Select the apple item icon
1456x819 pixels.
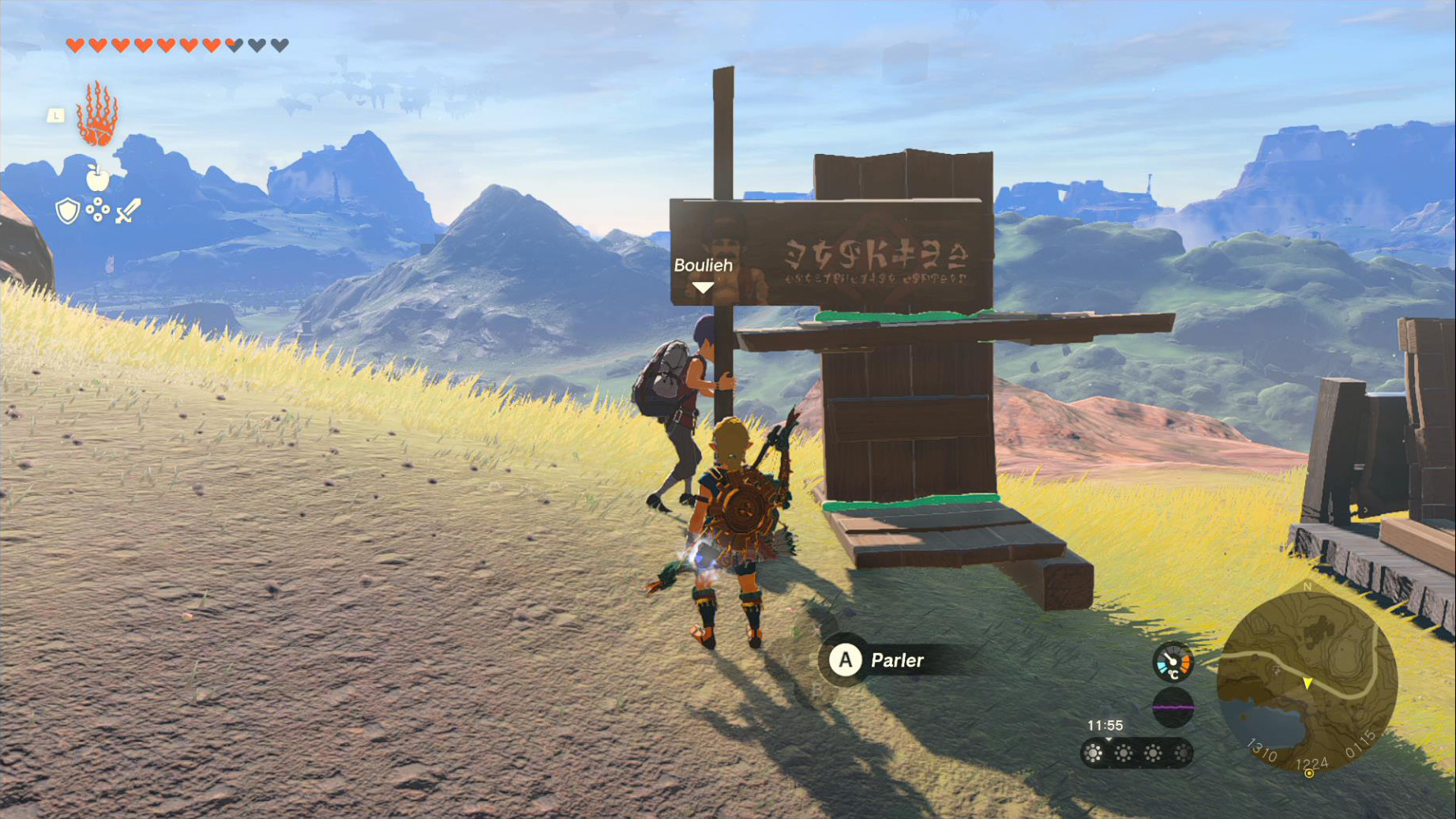(x=98, y=178)
